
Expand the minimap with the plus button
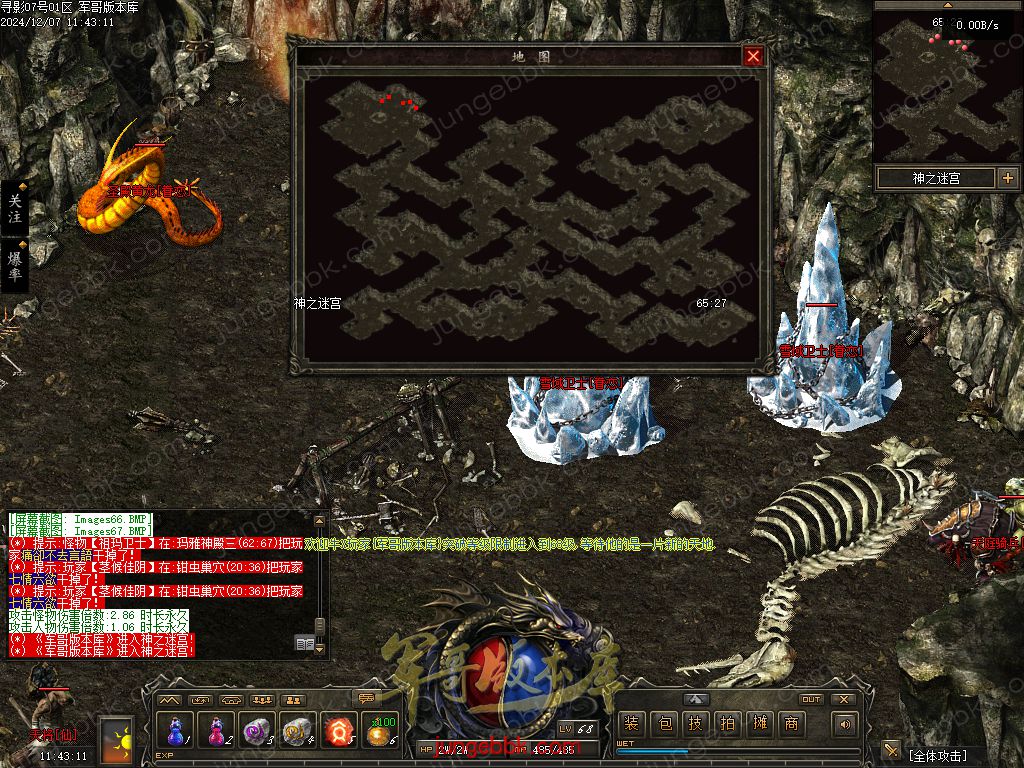[x=1007, y=178]
